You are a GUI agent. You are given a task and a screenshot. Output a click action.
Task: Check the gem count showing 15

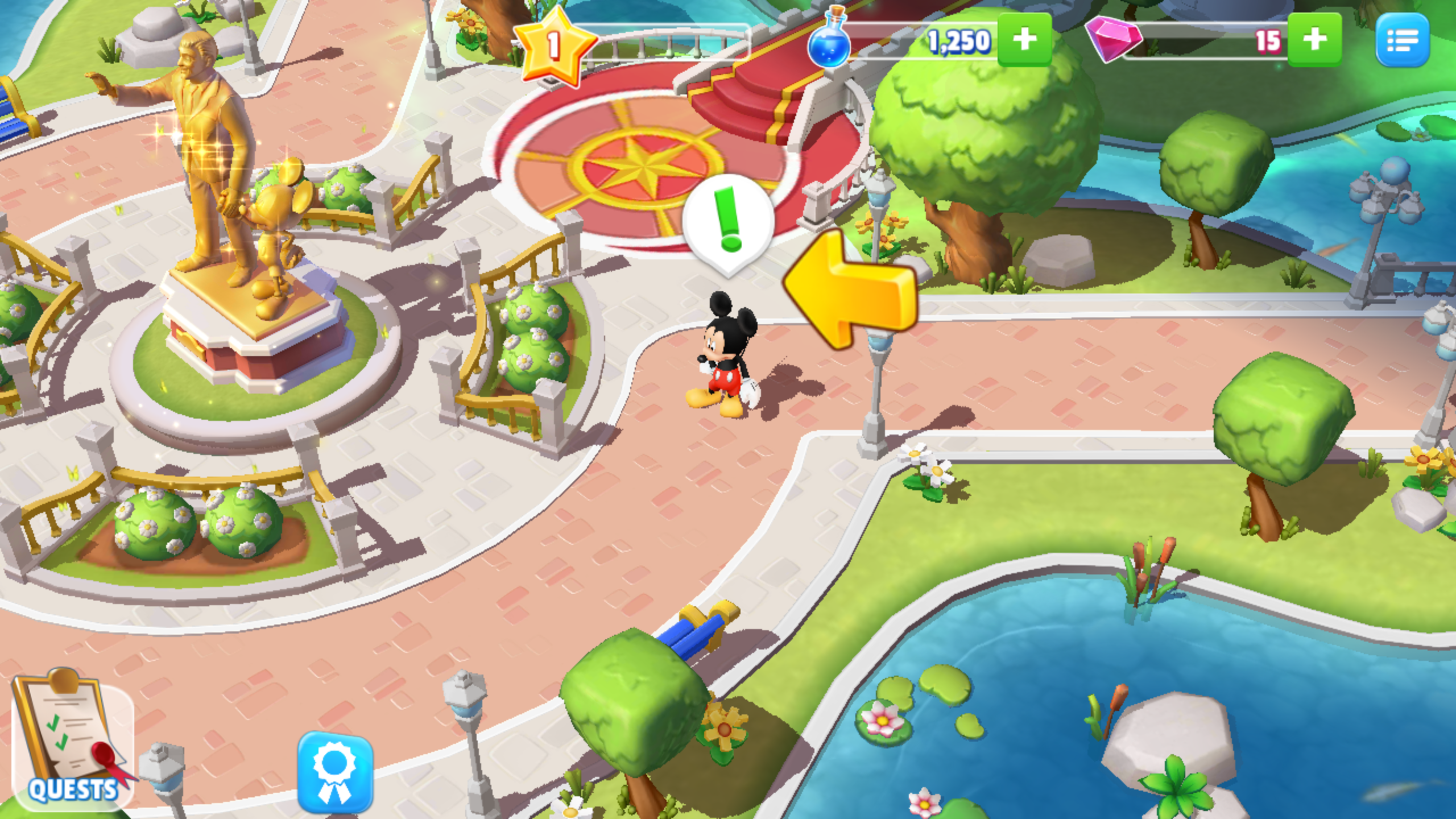pyautogui.click(x=1268, y=40)
